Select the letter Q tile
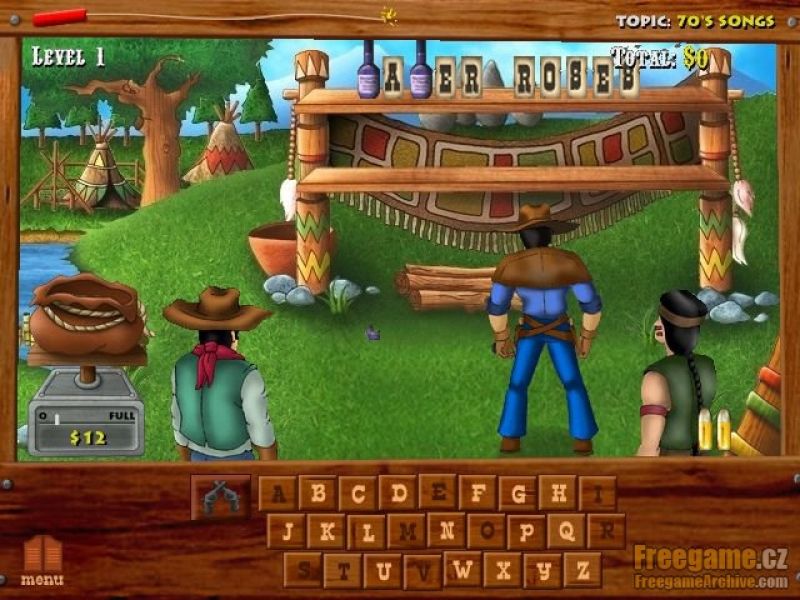The image size is (800, 600). pos(566,531)
